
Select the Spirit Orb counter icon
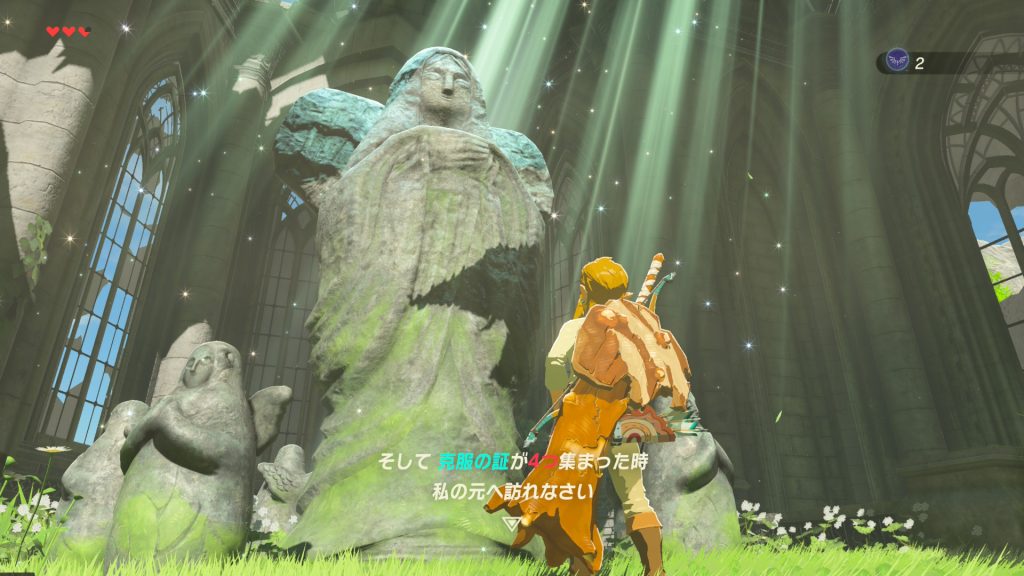pos(897,62)
